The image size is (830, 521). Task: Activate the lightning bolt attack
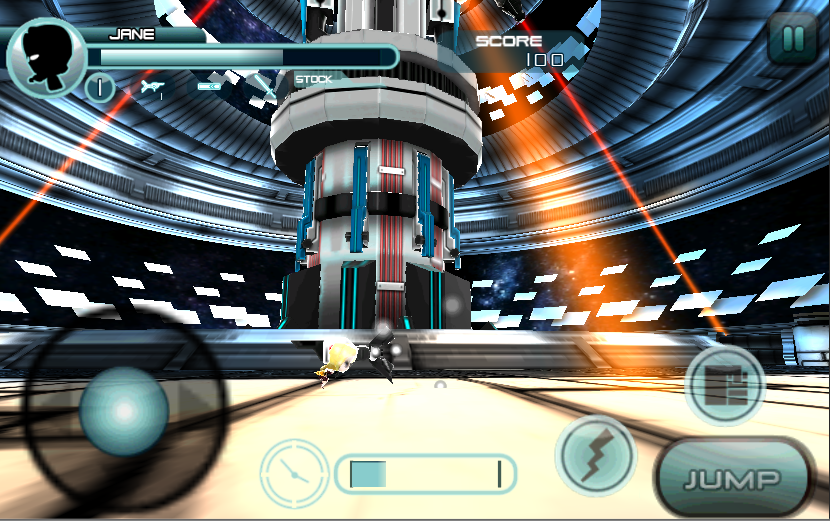[x=597, y=457]
